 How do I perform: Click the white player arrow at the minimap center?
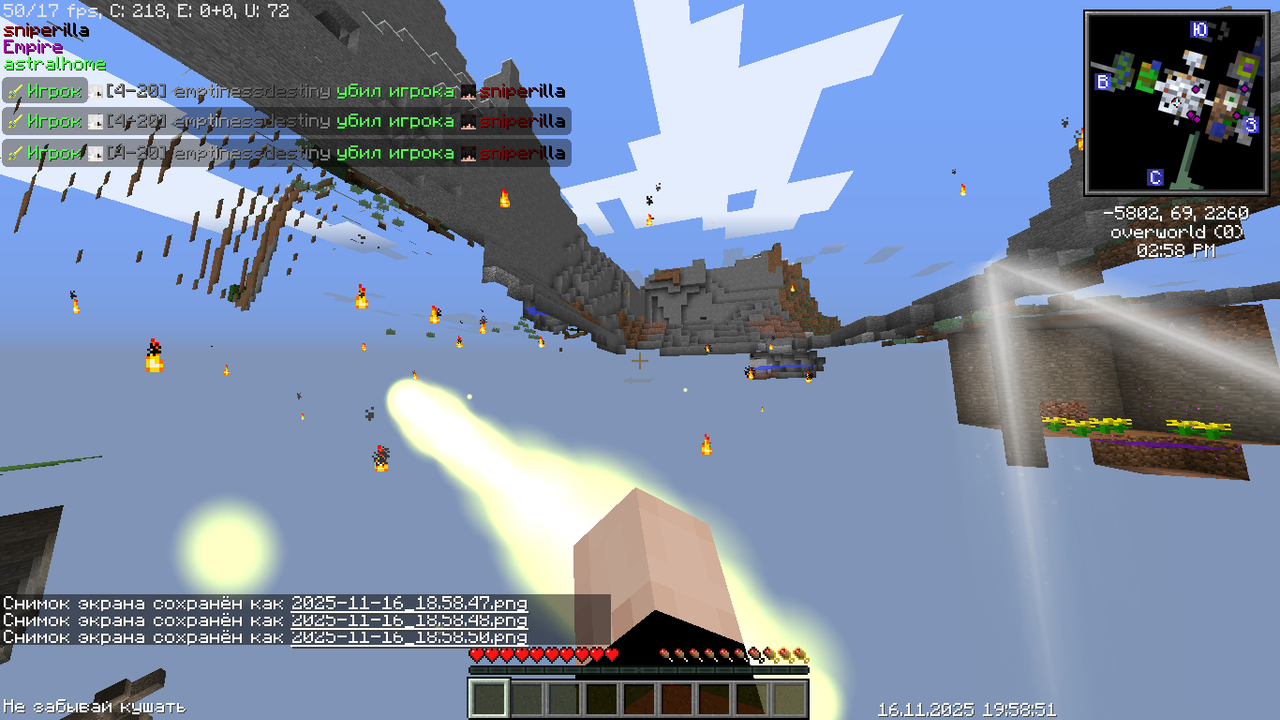(x=1176, y=103)
